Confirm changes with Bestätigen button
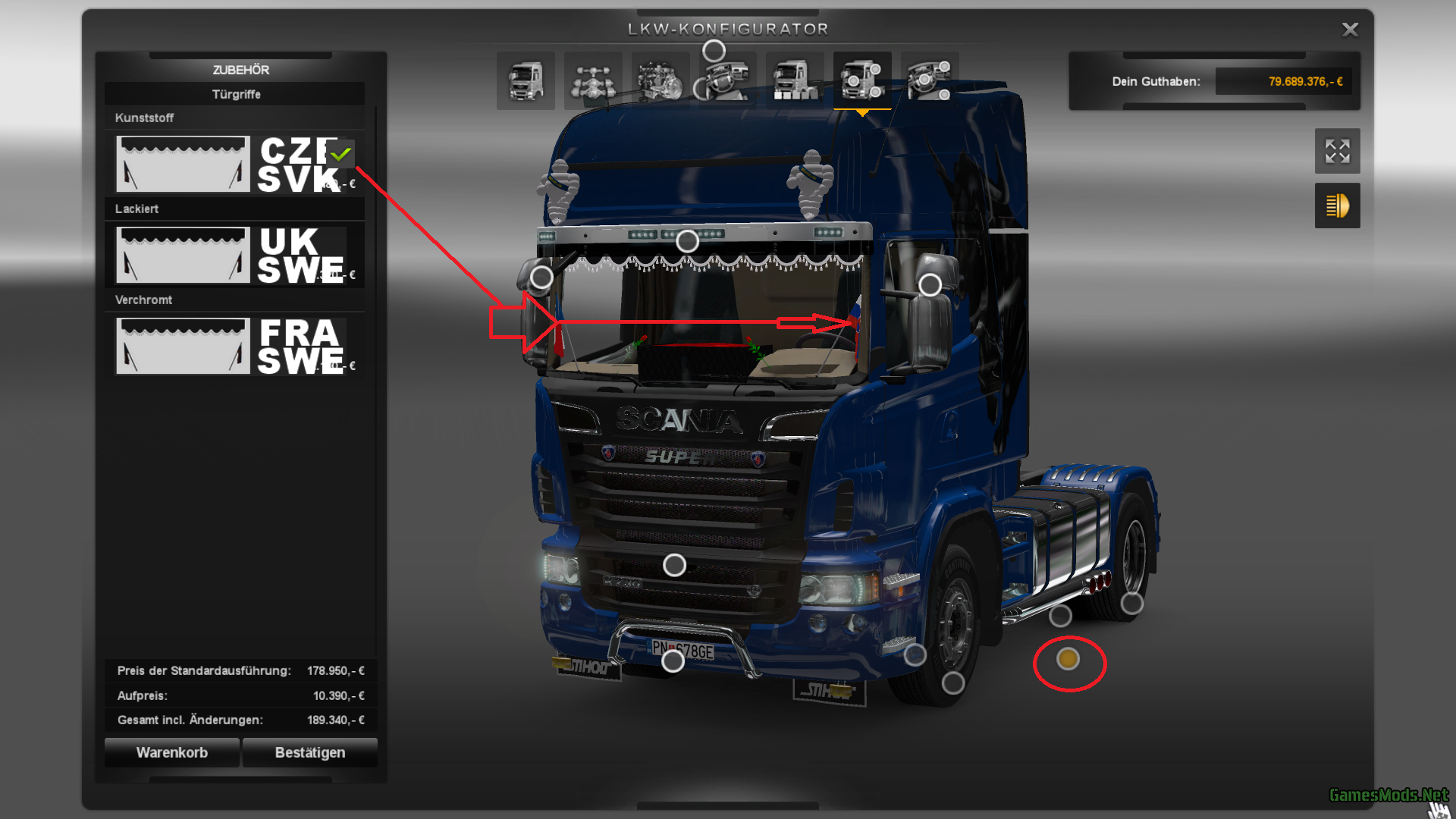The width and height of the screenshot is (1456, 819). pos(309,752)
